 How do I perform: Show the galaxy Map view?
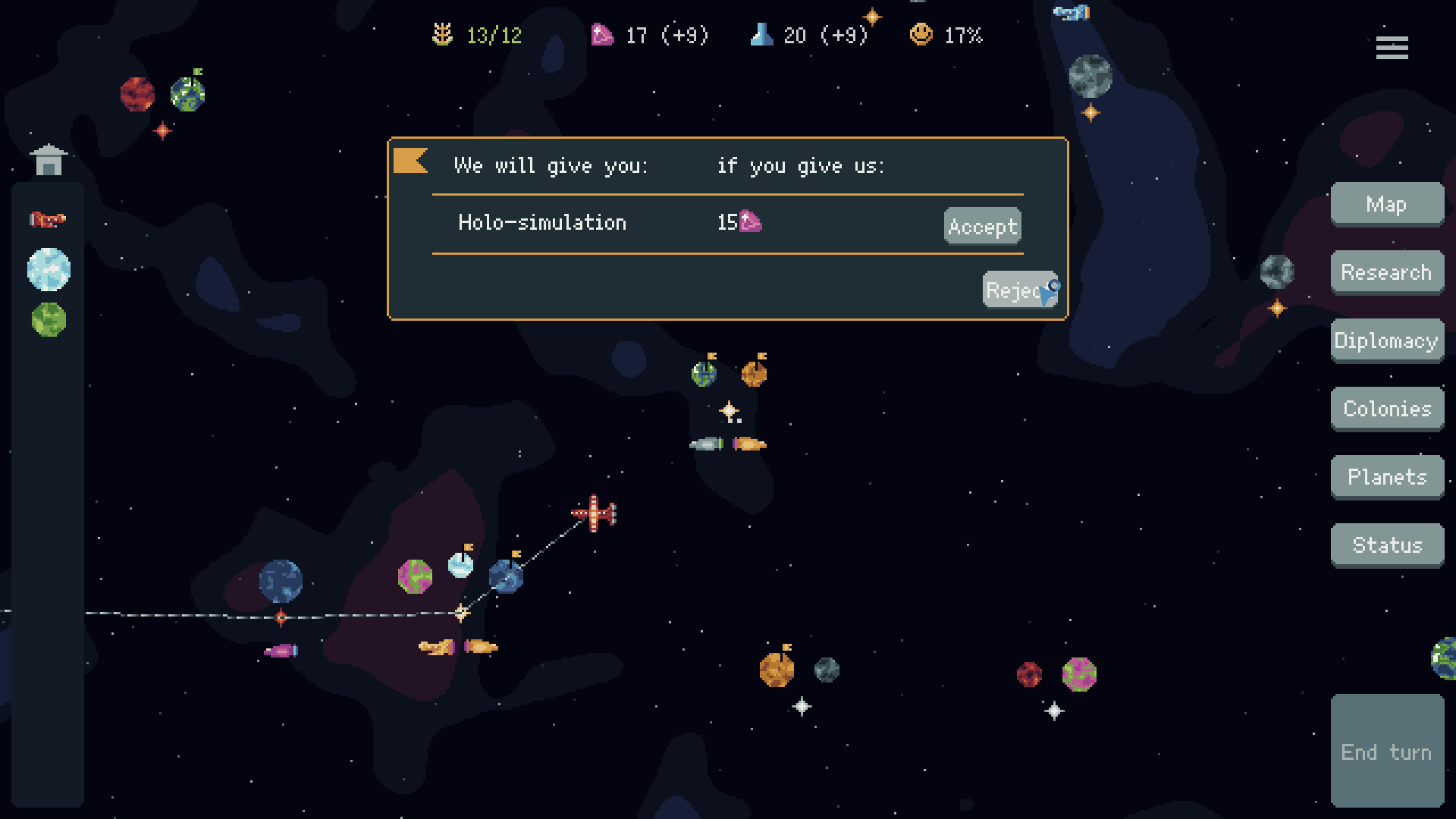[1387, 203]
